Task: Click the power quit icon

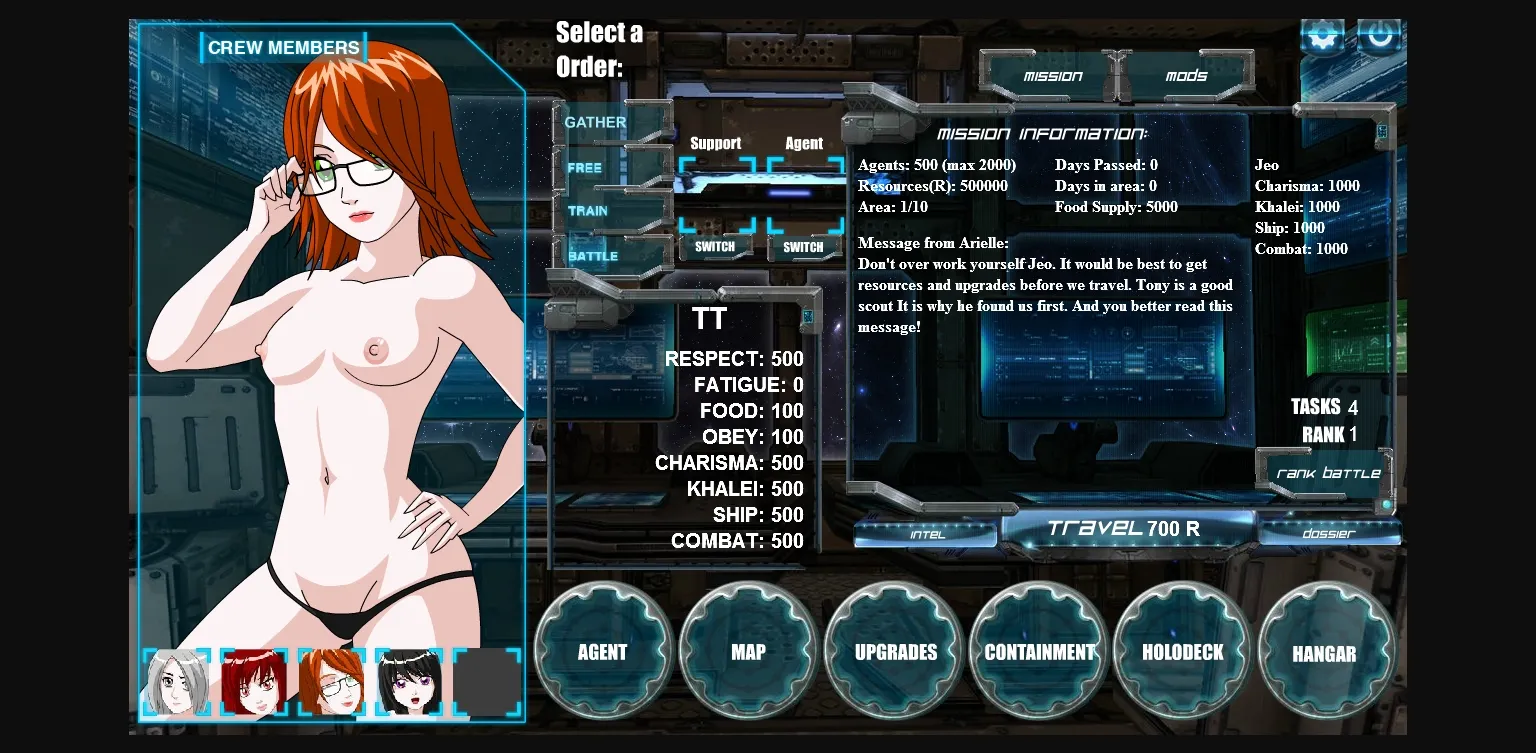Action: [1380, 37]
